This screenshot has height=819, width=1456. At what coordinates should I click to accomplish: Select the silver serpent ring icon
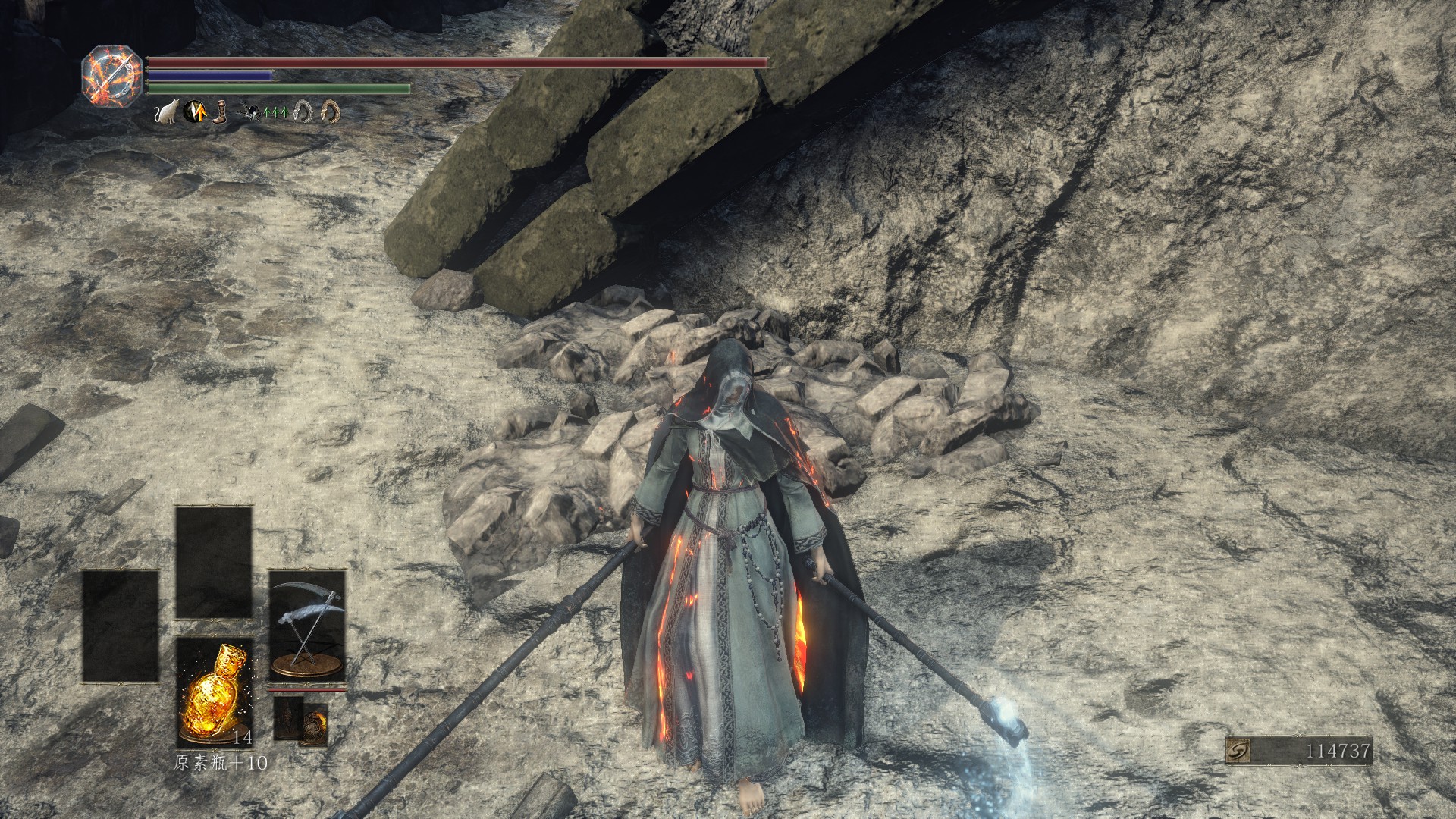(x=306, y=113)
